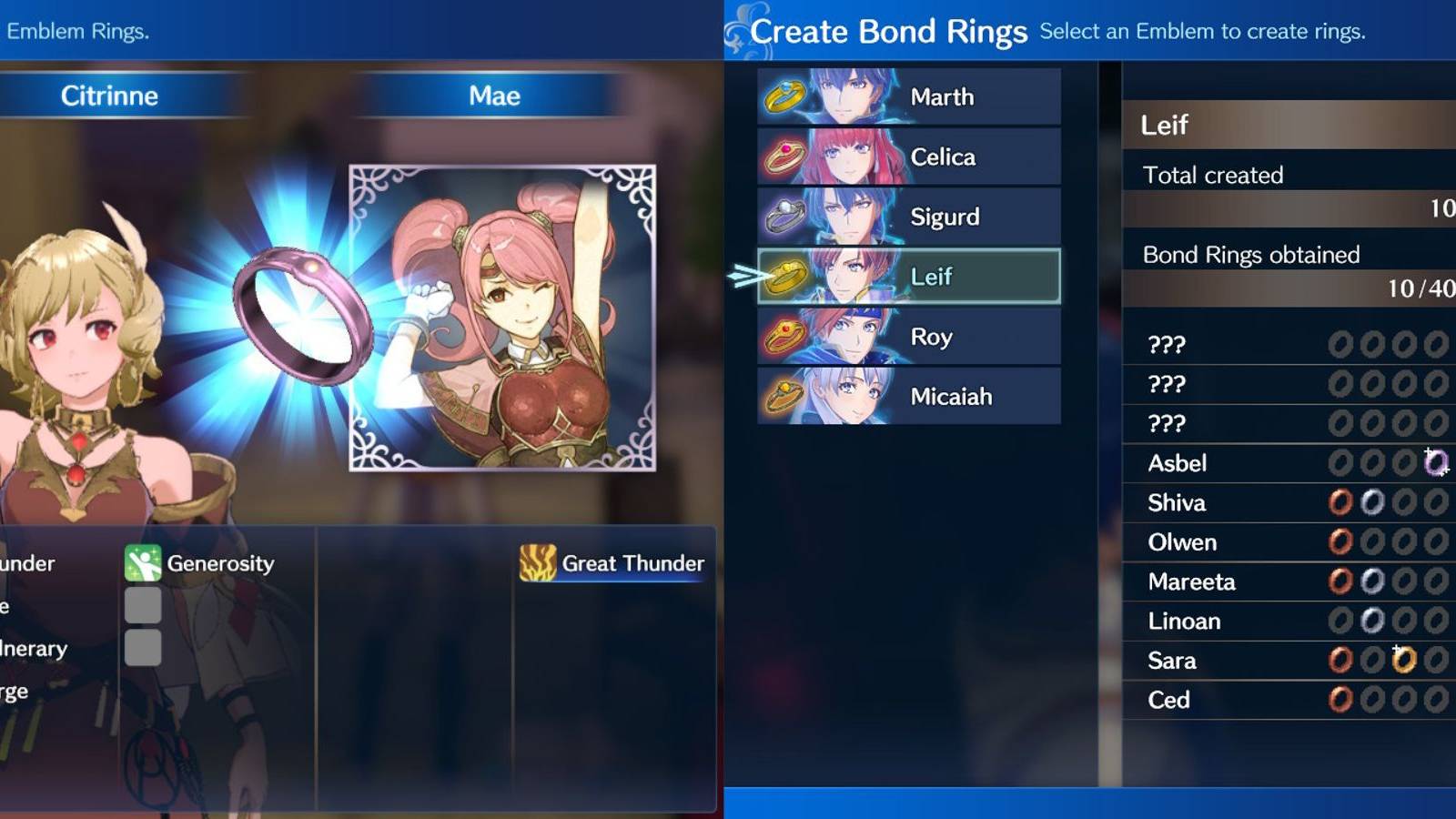The width and height of the screenshot is (1456, 819).
Task: Click Celica's red emblem ring icon
Action: [x=783, y=156]
